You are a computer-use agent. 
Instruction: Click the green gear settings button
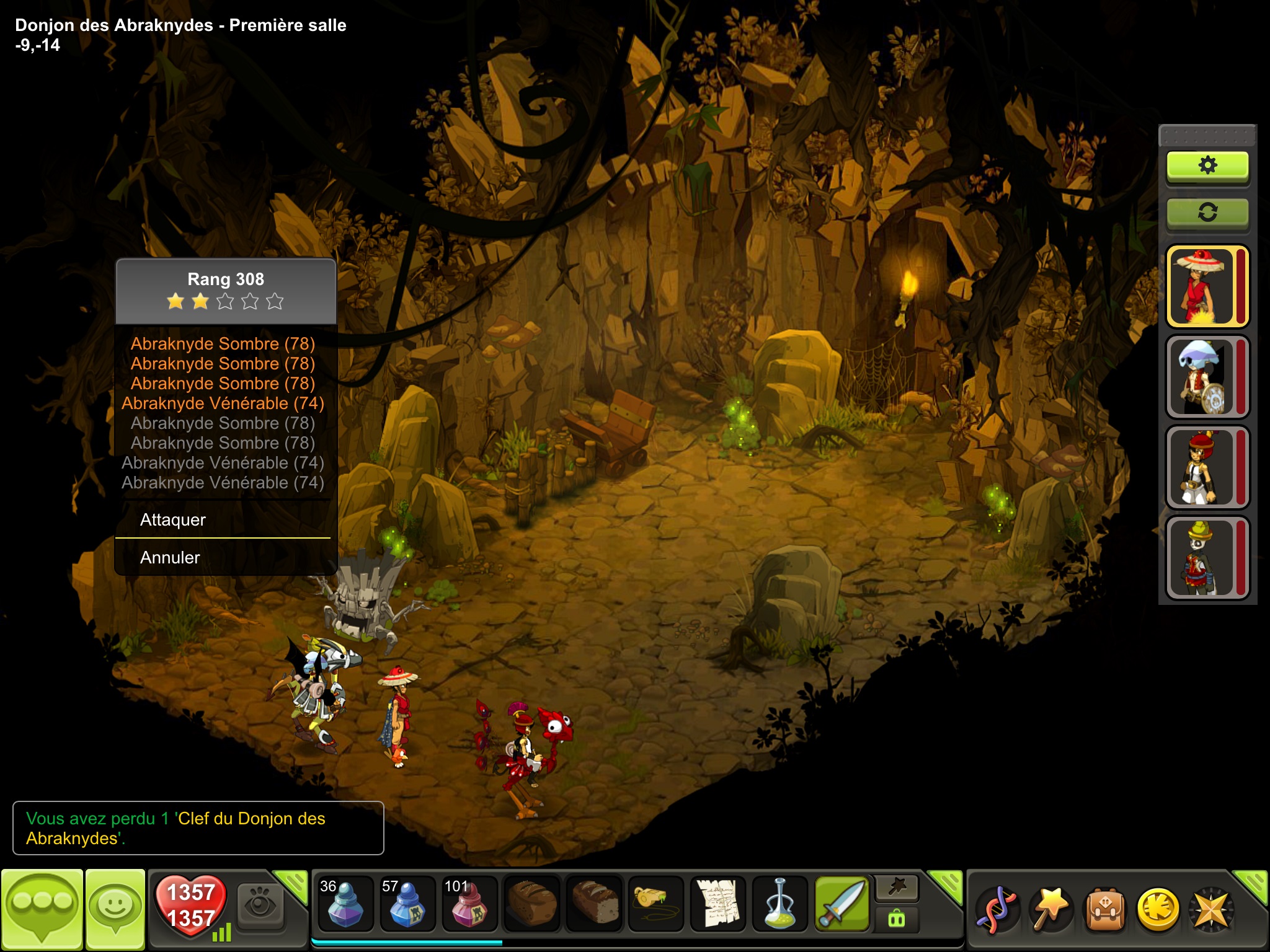coord(1207,165)
